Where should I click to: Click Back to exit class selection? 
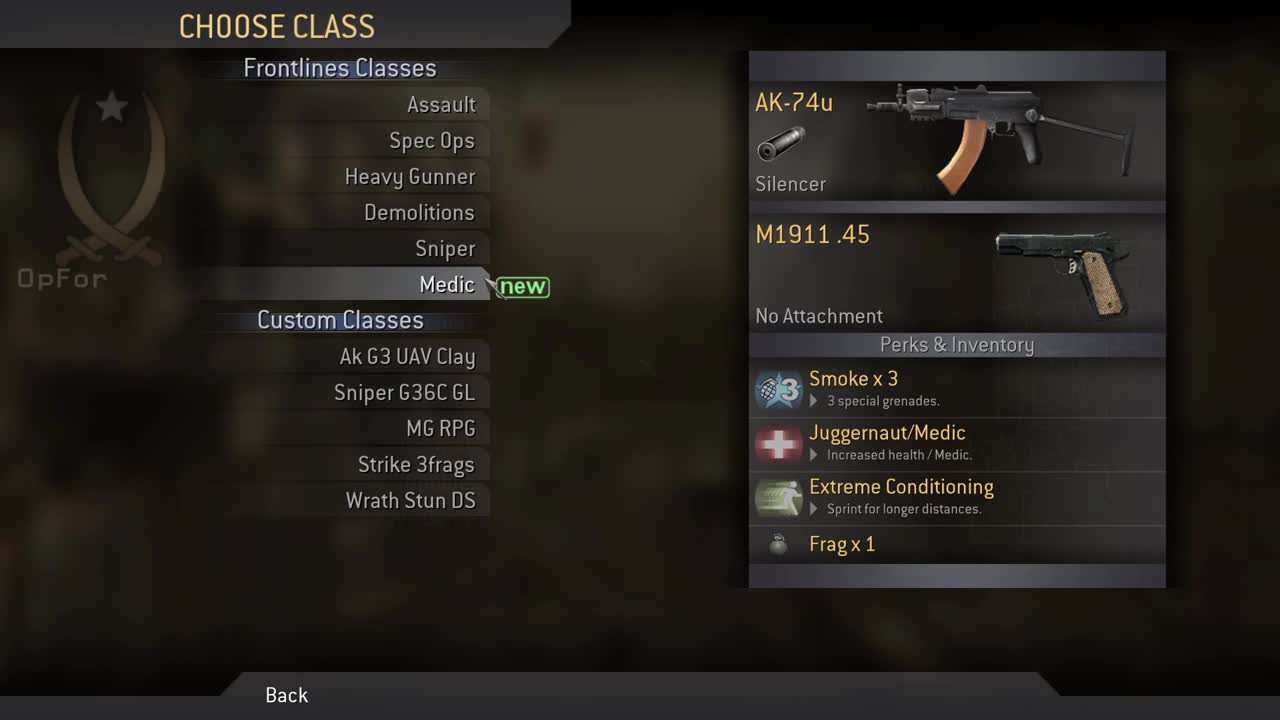click(x=287, y=695)
